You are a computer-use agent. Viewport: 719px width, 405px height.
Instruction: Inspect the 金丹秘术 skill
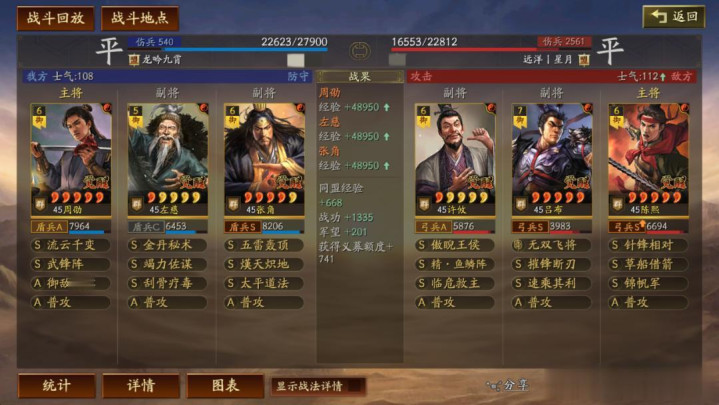coord(167,245)
